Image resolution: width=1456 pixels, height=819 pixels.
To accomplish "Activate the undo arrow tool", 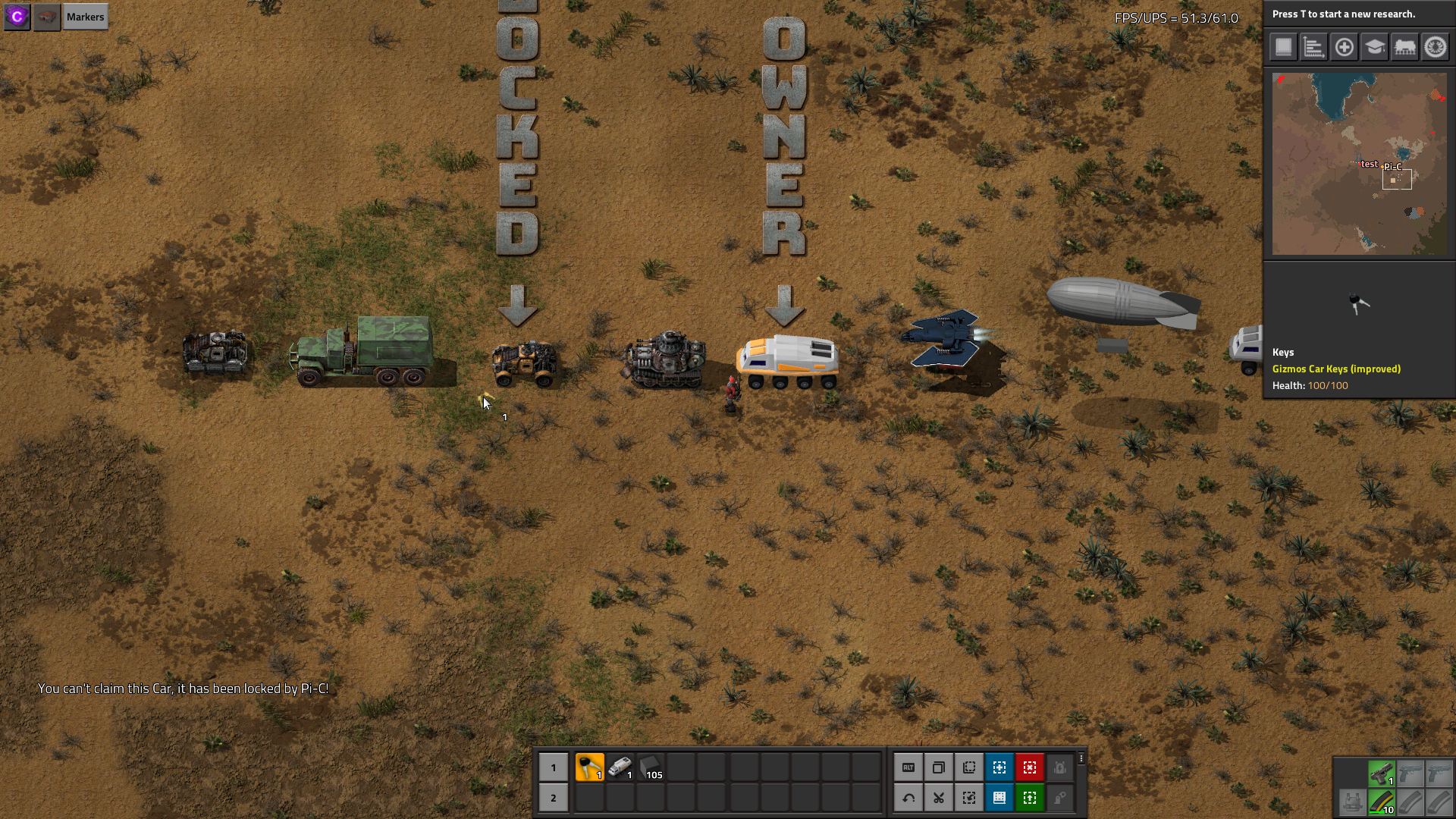I will (x=908, y=798).
